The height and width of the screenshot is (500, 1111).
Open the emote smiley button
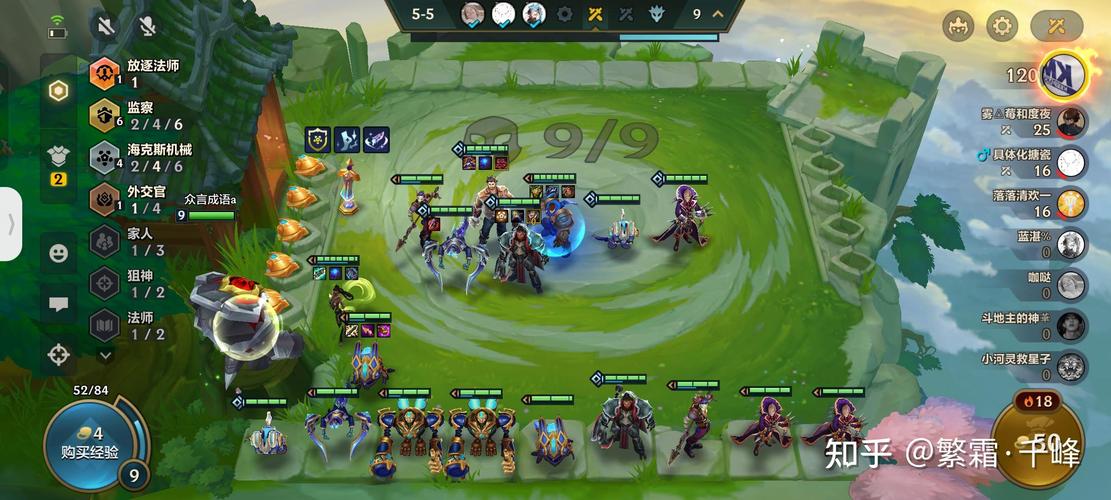click(58, 253)
